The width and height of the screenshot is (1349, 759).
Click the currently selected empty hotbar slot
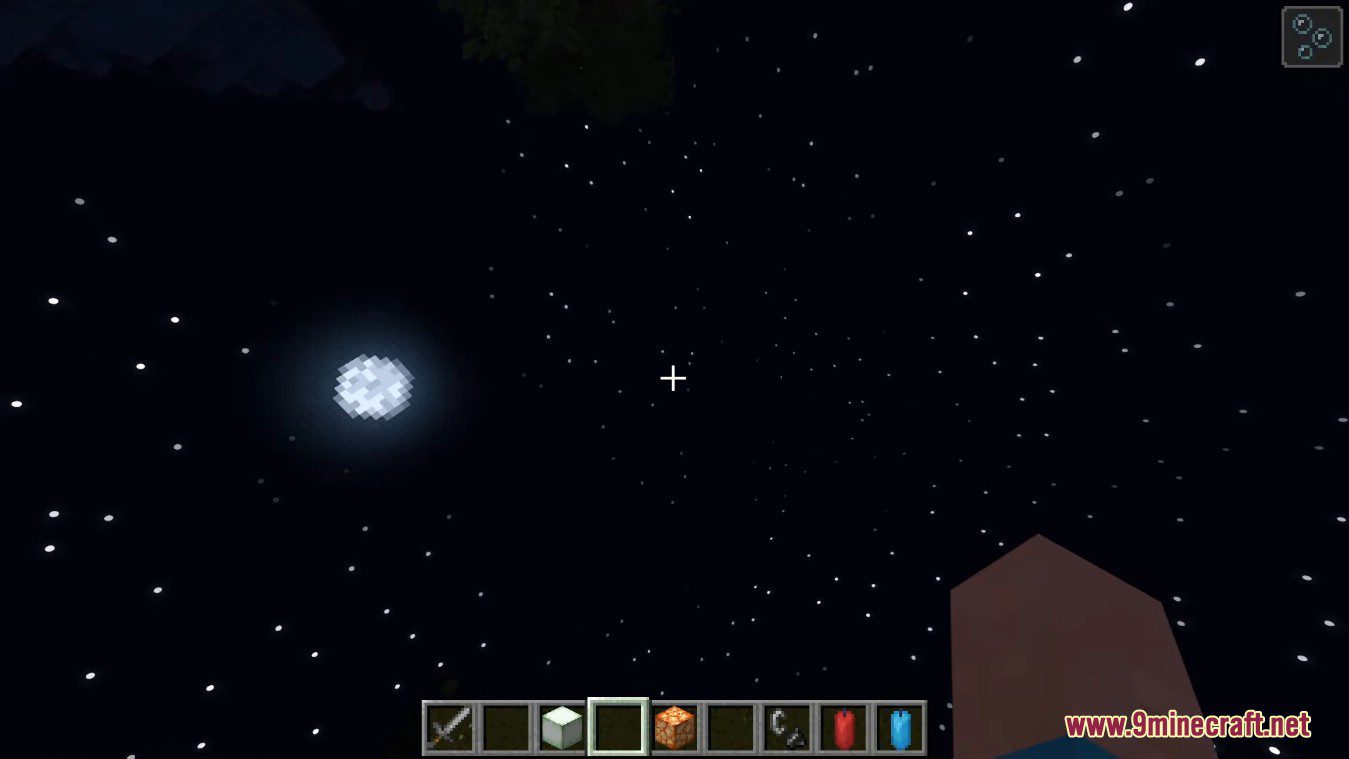click(x=617, y=730)
